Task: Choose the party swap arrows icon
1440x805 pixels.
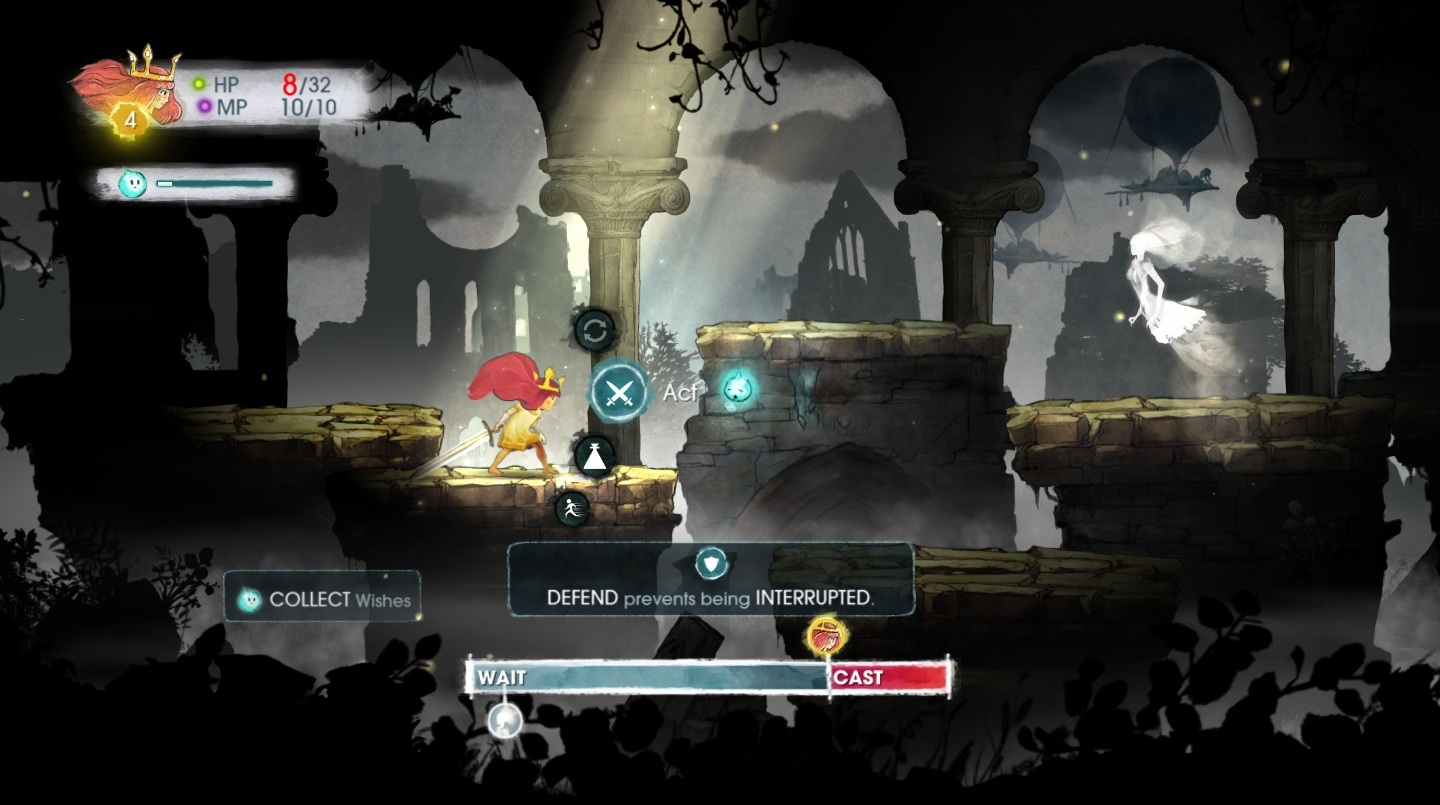Action: [x=595, y=330]
